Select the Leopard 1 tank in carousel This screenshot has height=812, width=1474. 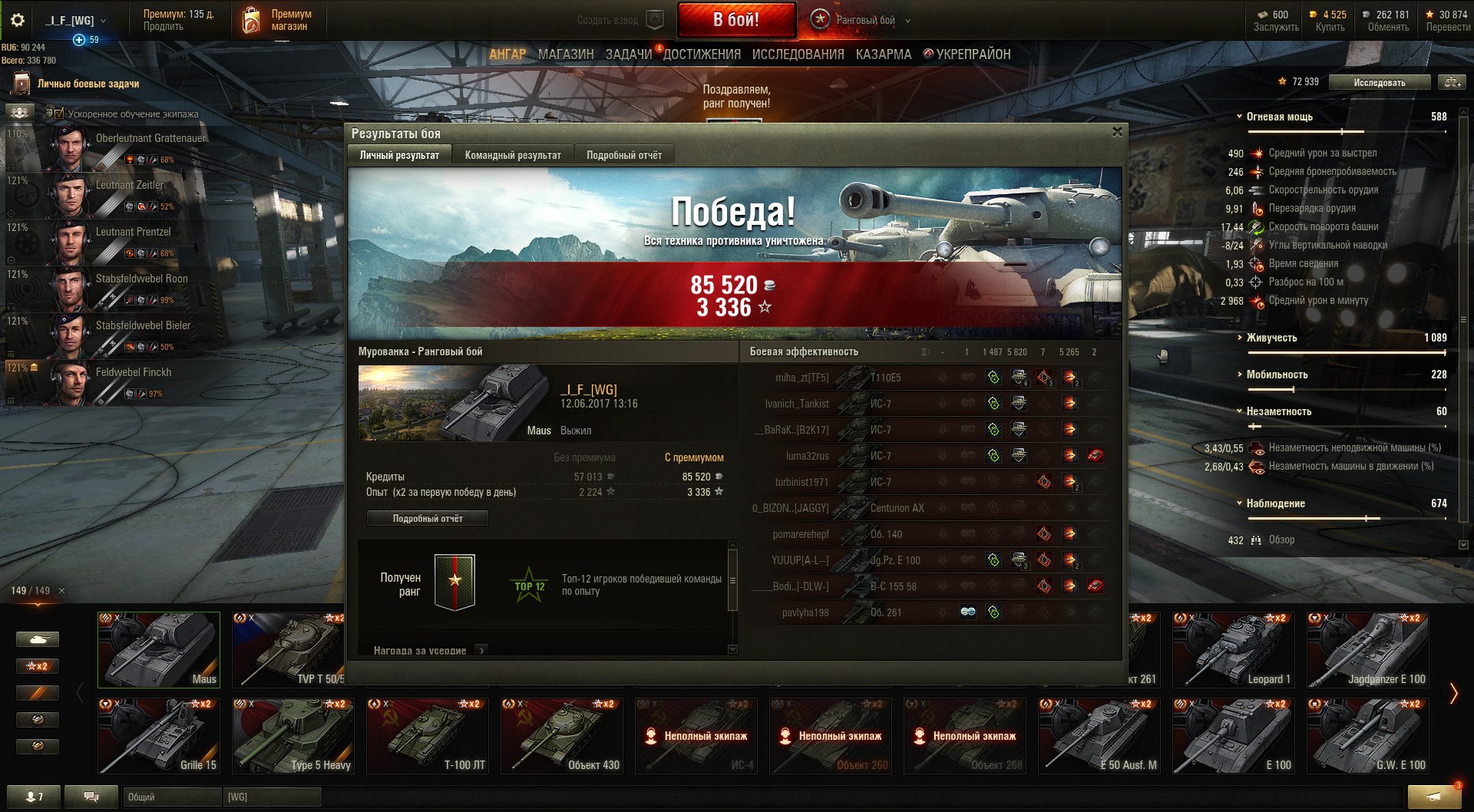coord(1234,650)
